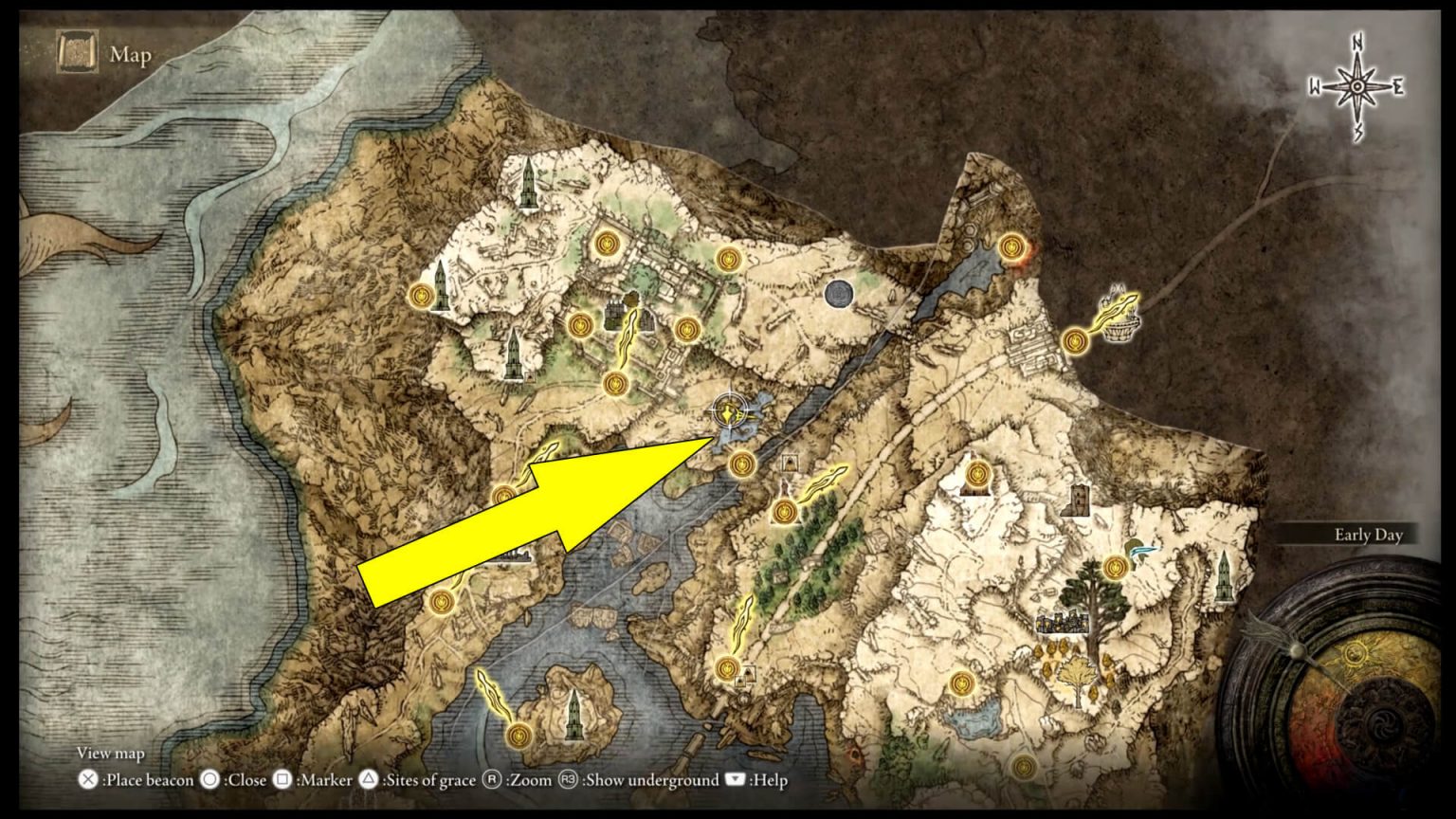Click the large yellow arrow overlay
Image resolution: width=1456 pixels, height=819 pixels.
point(531,517)
